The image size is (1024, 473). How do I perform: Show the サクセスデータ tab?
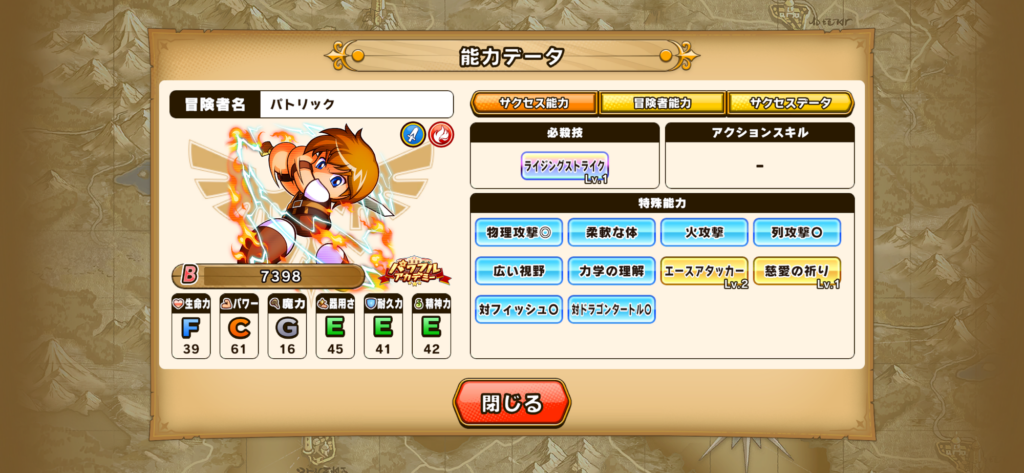(790, 103)
